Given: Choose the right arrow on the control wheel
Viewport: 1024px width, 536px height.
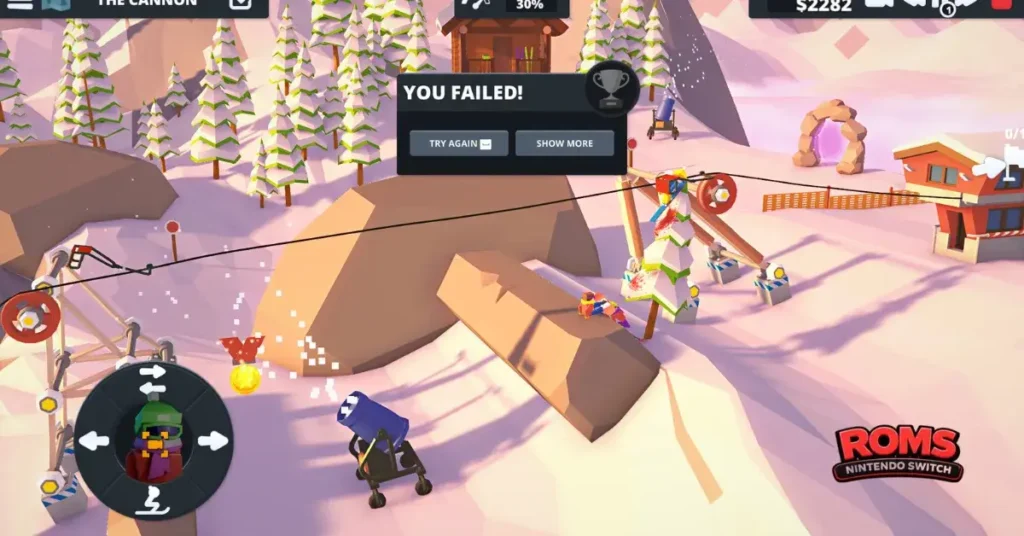Looking at the screenshot, I should [212, 441].
